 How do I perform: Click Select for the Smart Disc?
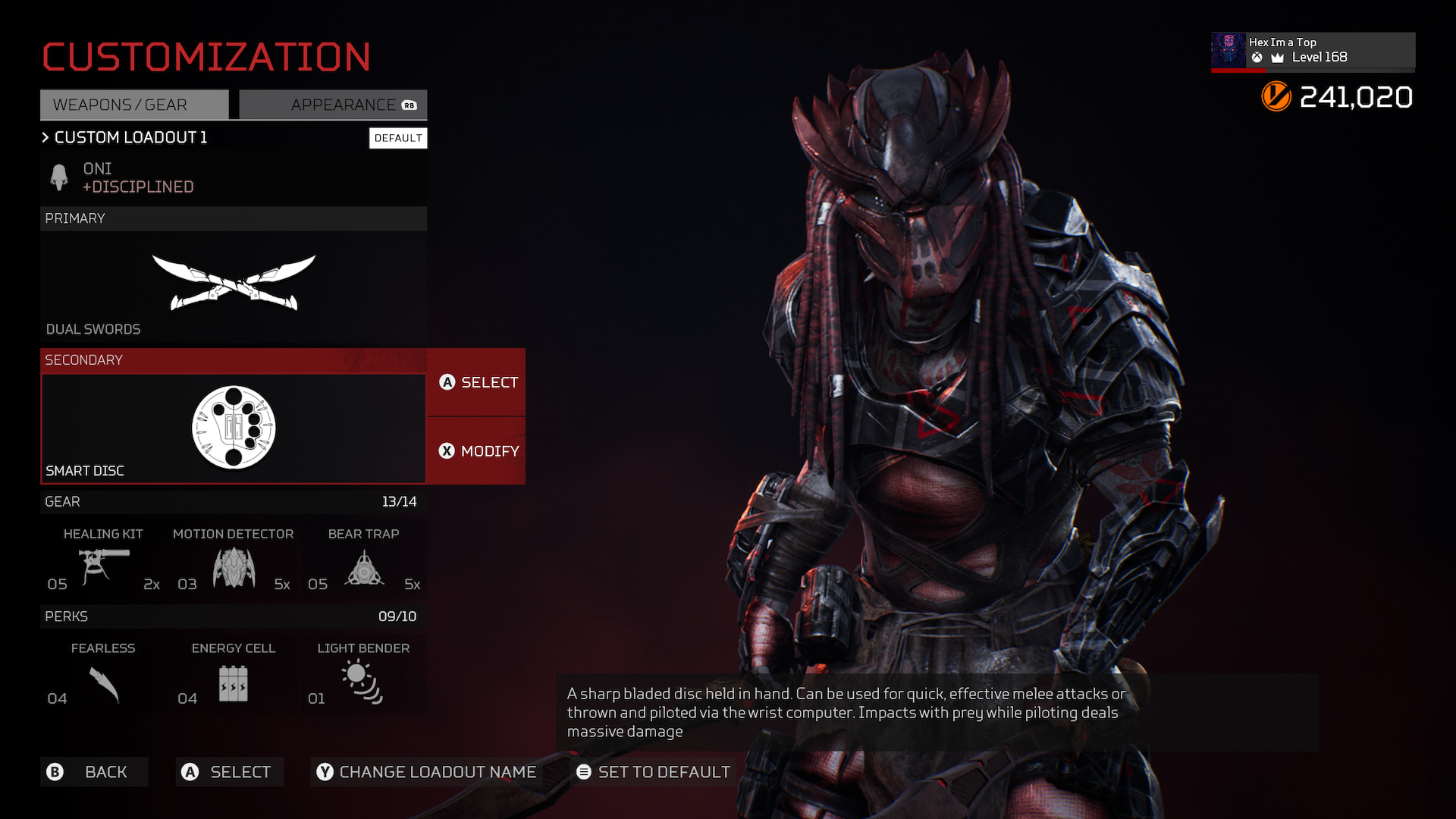pyautogui.click(x=477, y=382)
